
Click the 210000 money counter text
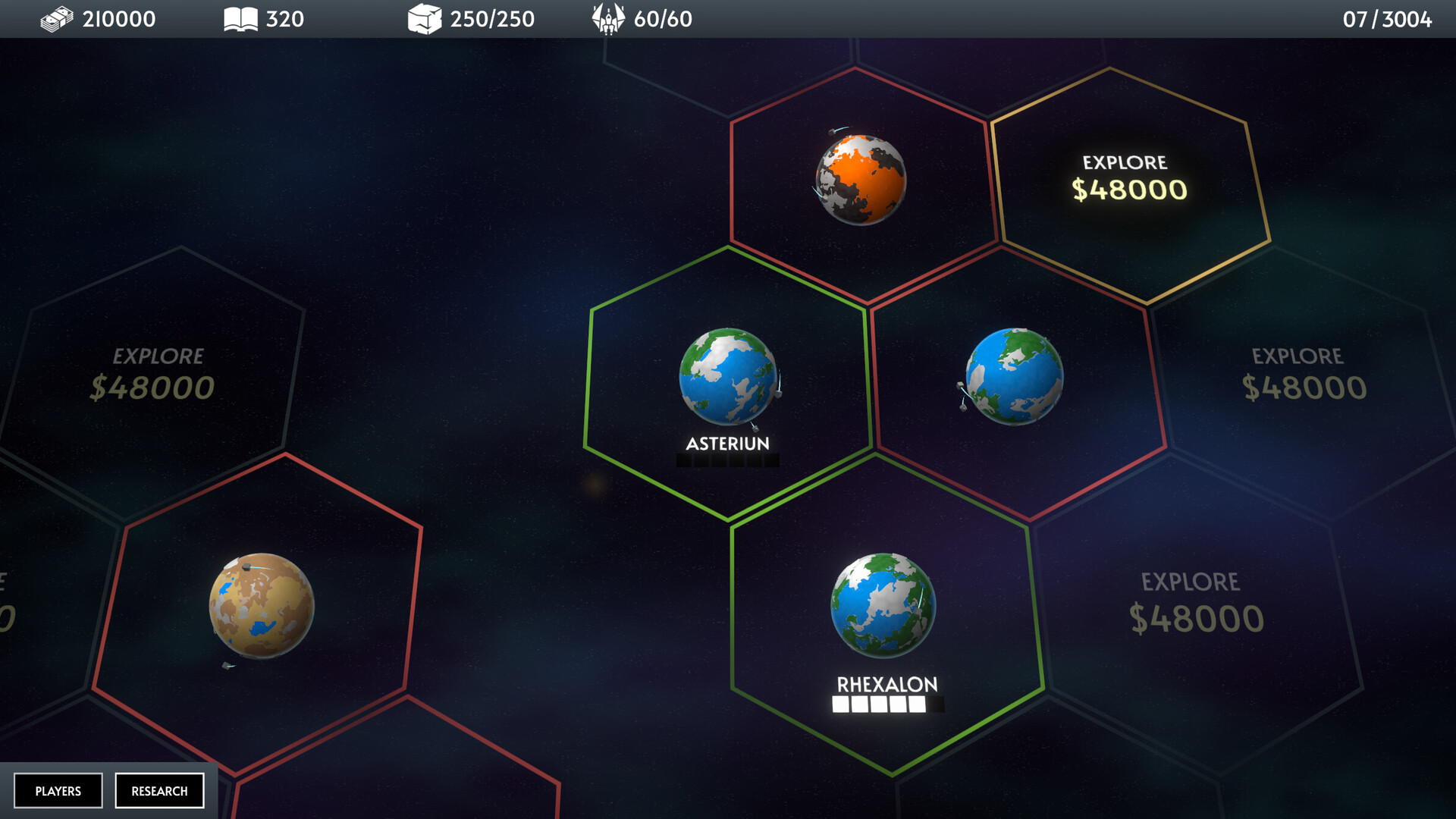tap(118, 19)
